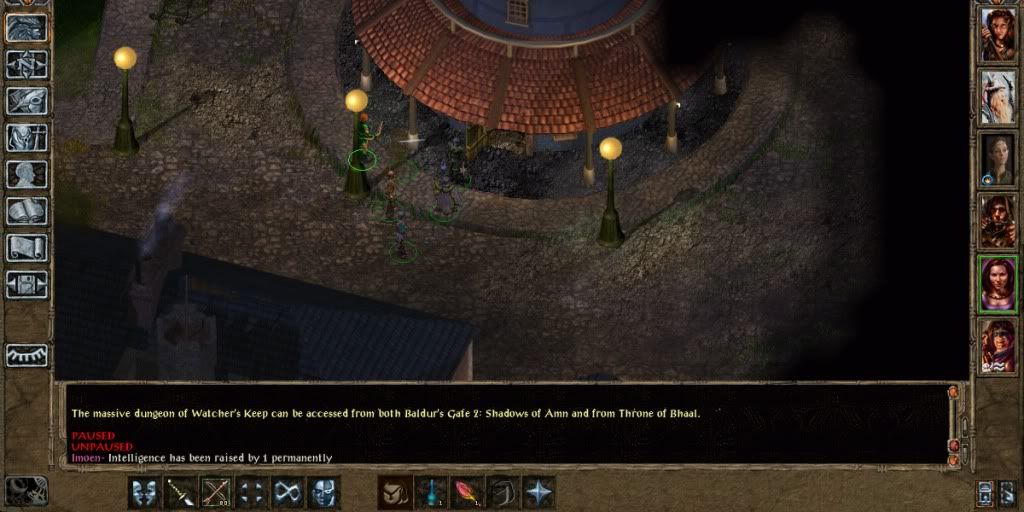The width and height of the screenshot is (1024, 512).
Task: Open the character record bust icon
Action: click(27, 174)
